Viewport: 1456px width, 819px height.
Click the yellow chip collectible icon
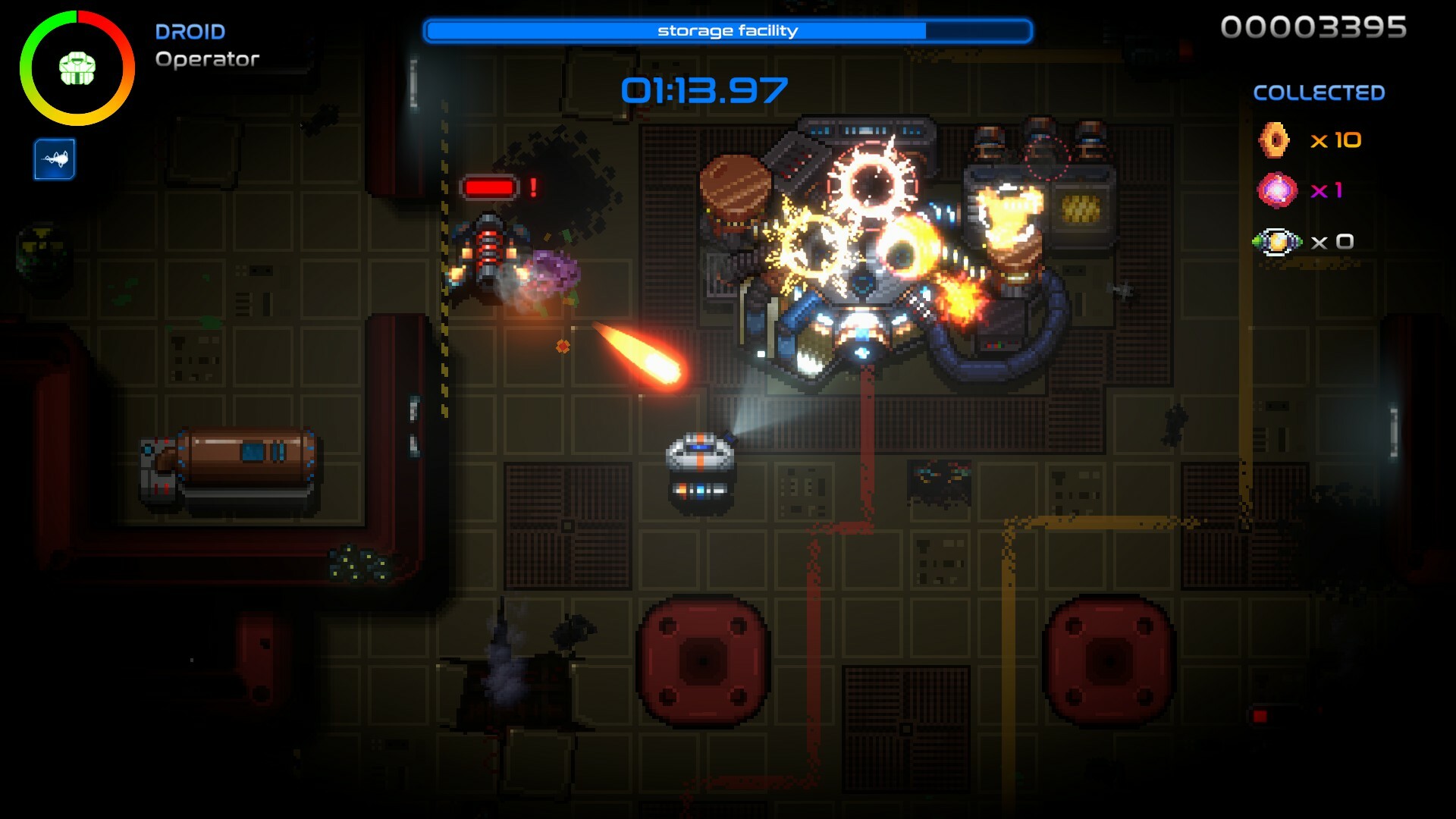pos(1277,242)
